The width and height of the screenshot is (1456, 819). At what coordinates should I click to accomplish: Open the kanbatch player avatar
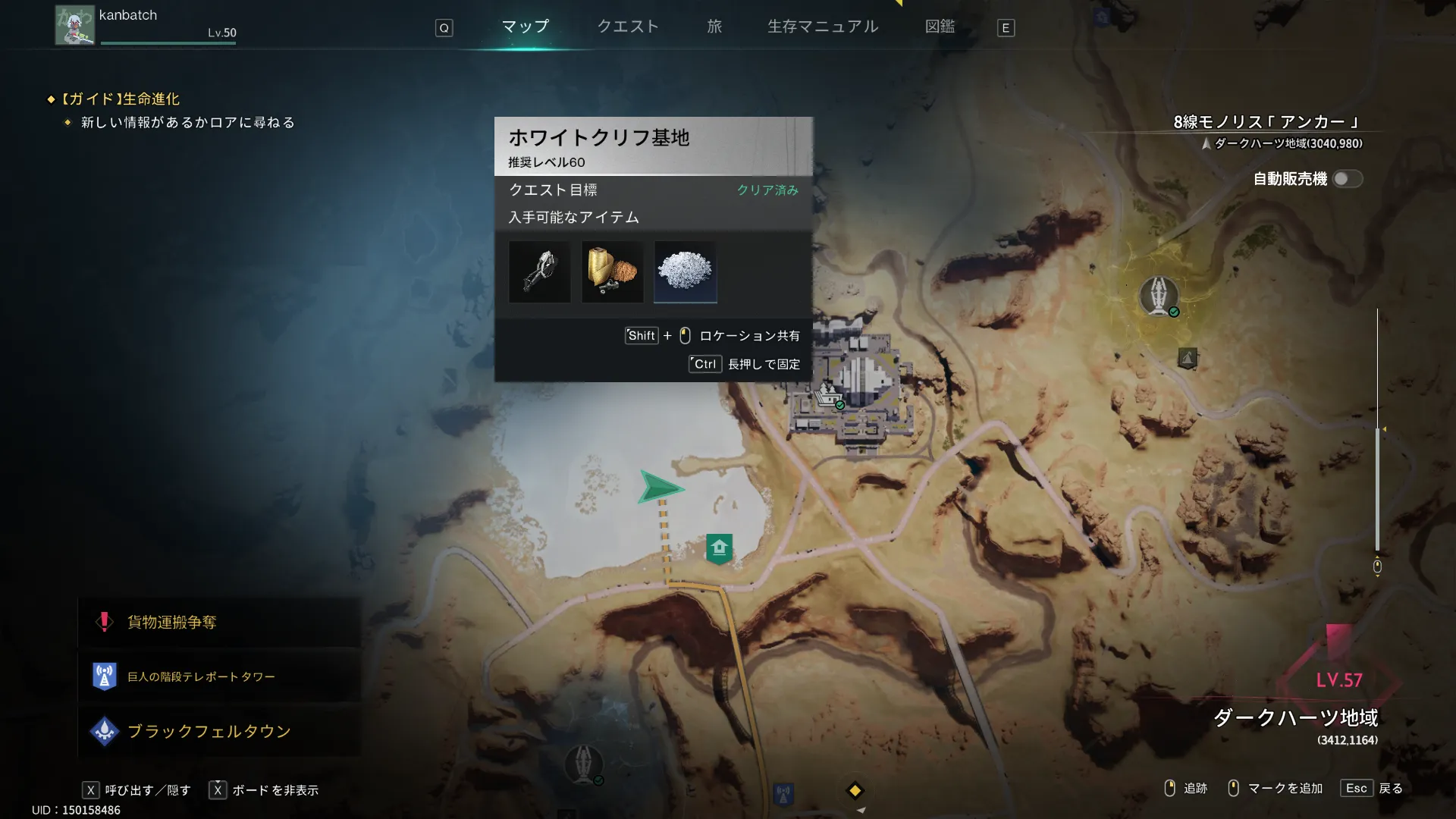pyautogui.click(x=74, y=26)
